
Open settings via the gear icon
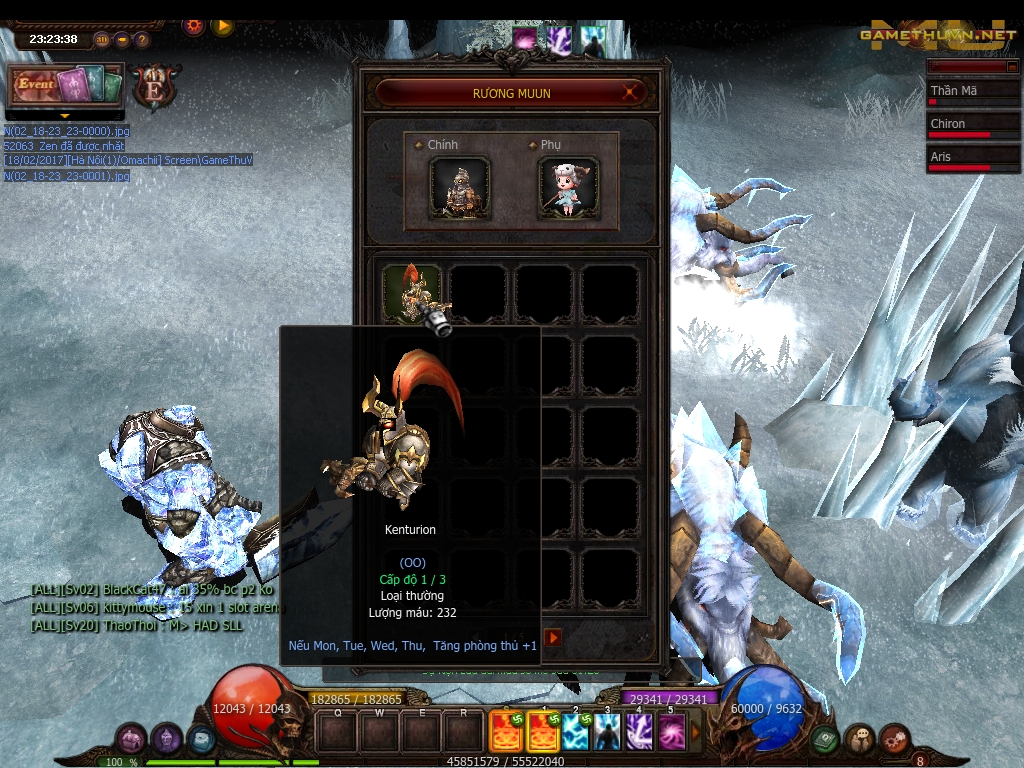click(193, 26)
